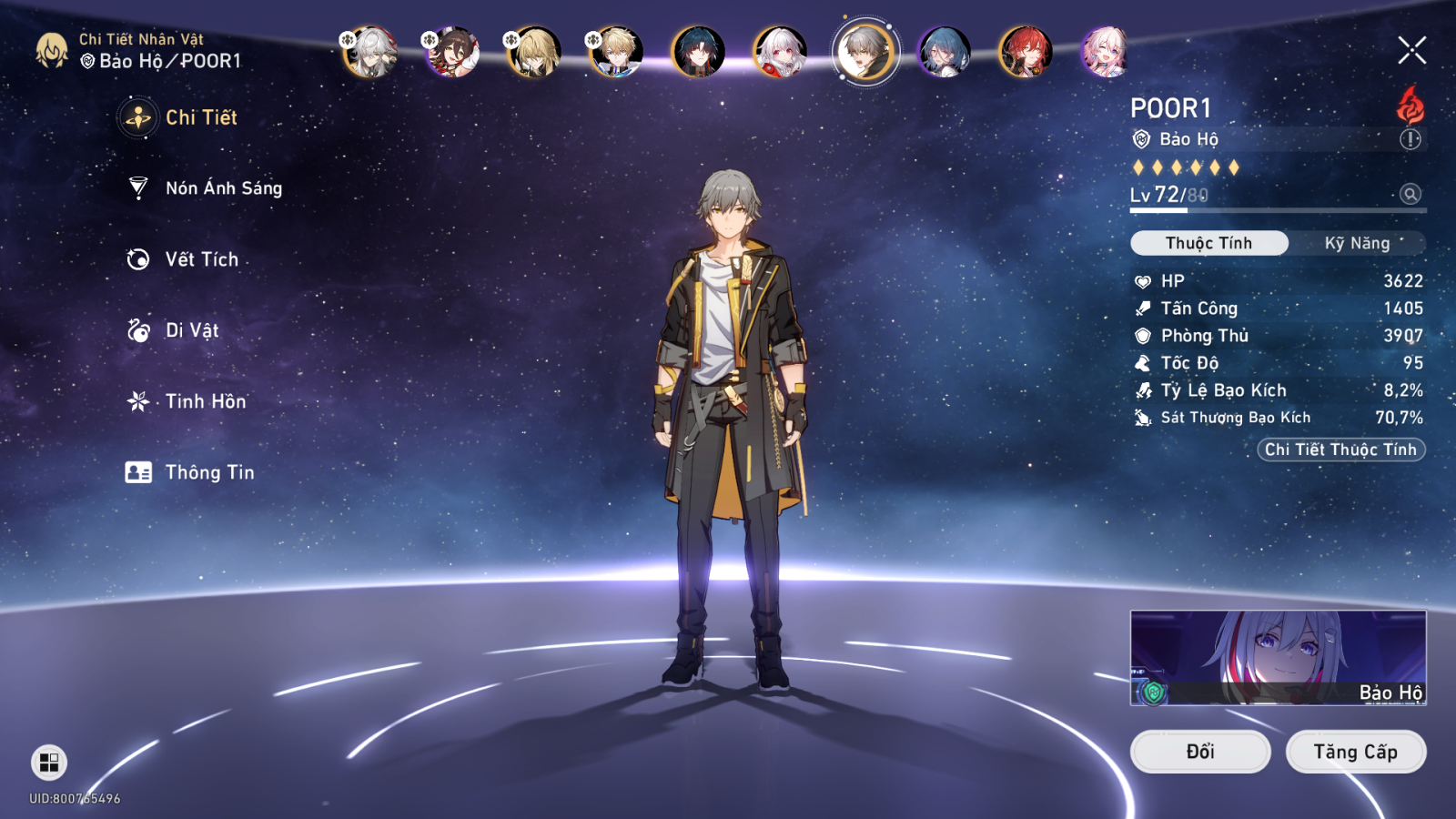Click the magnifier icon beside the level

coord(1410,194)
